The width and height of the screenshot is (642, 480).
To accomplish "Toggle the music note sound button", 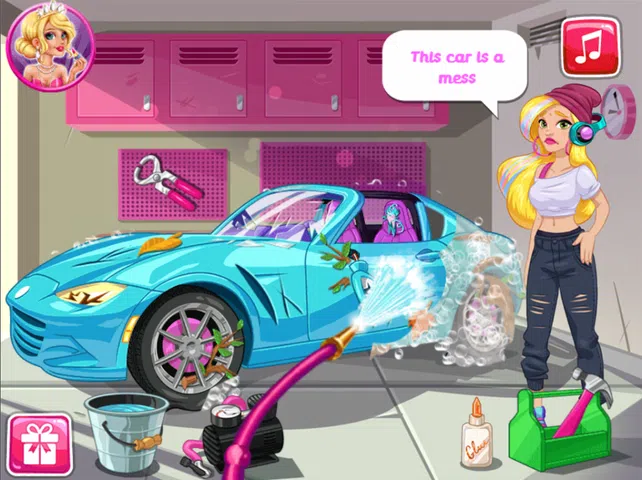I will 589,45.
